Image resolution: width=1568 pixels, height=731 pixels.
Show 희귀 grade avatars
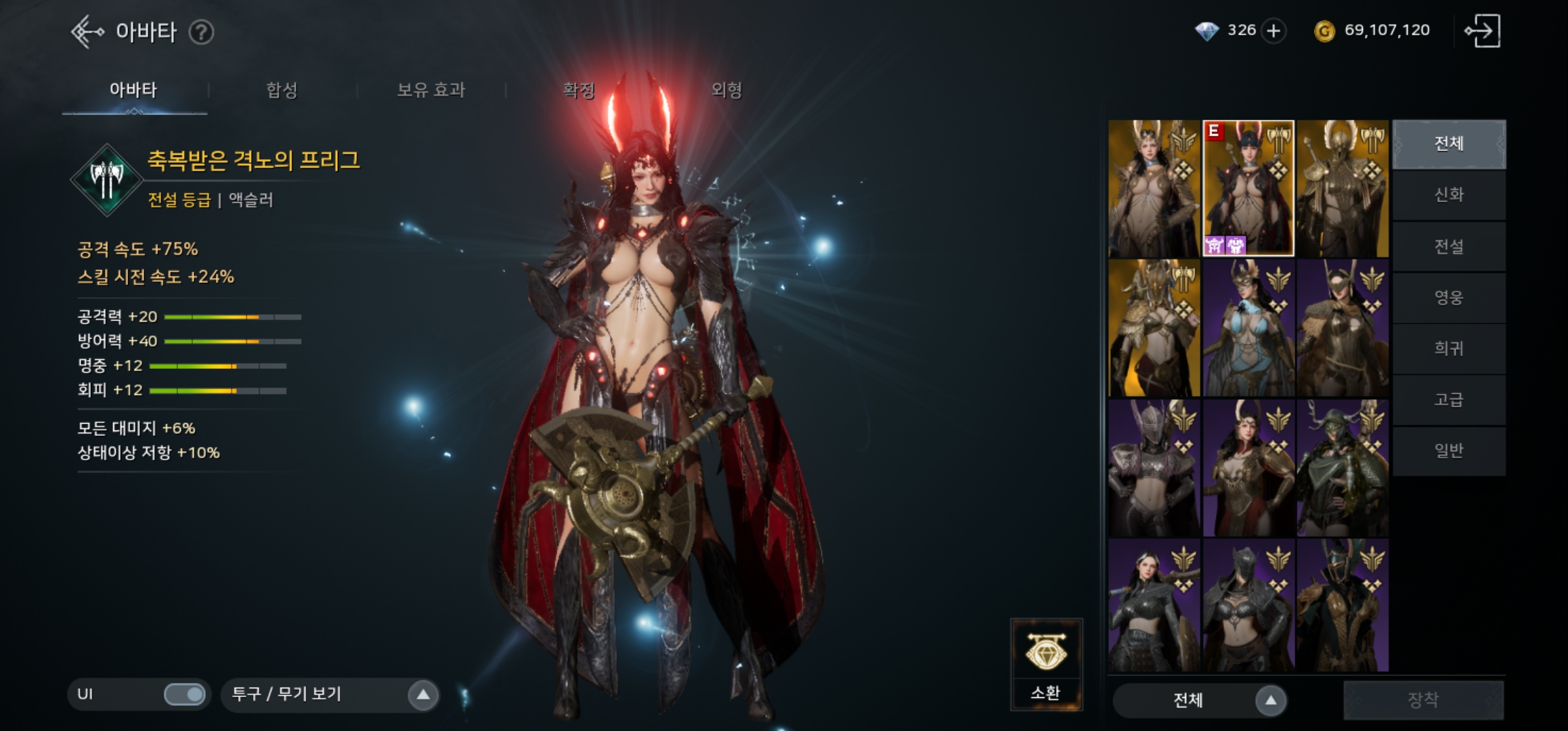pyautogui.click(x=1449, y=349)
